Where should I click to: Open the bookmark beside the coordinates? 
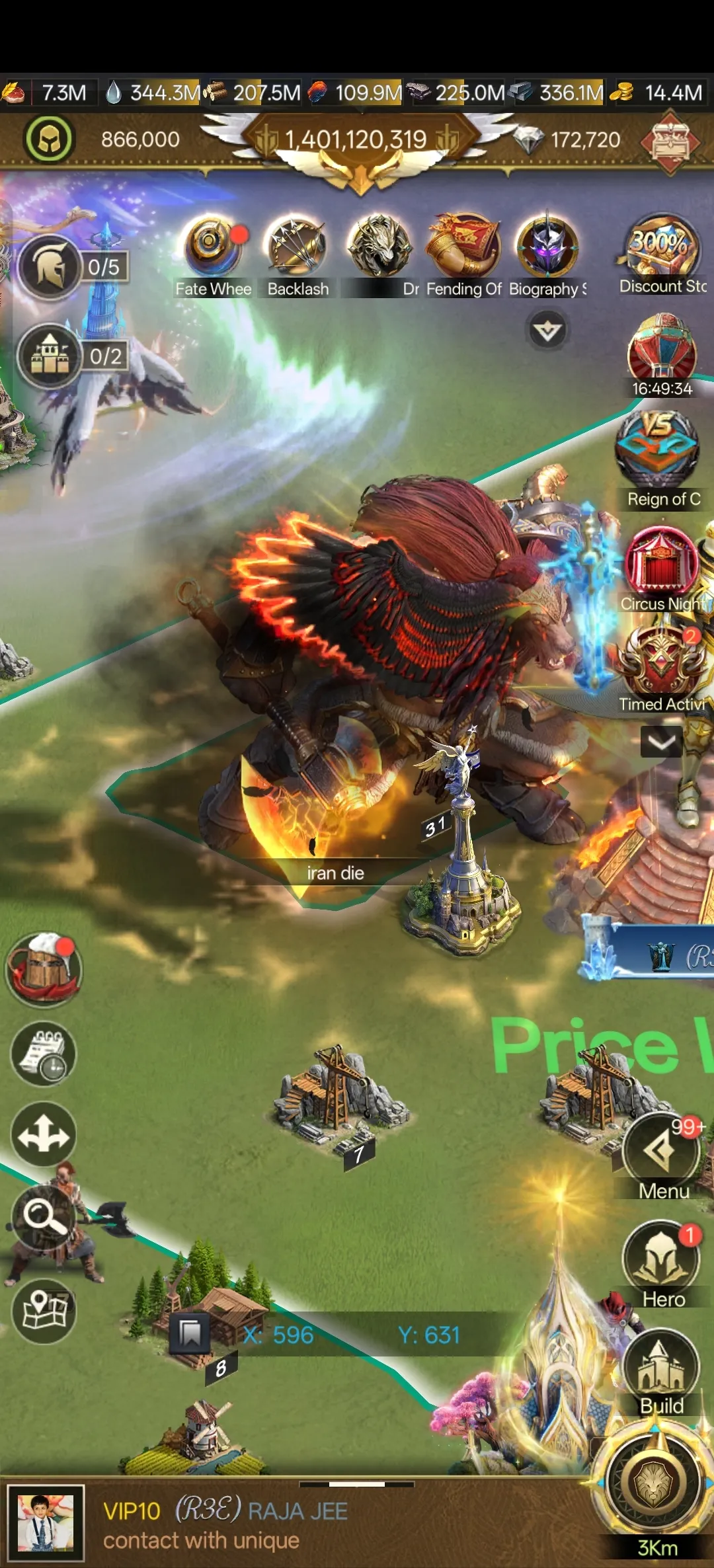[x=190, y=1333]
